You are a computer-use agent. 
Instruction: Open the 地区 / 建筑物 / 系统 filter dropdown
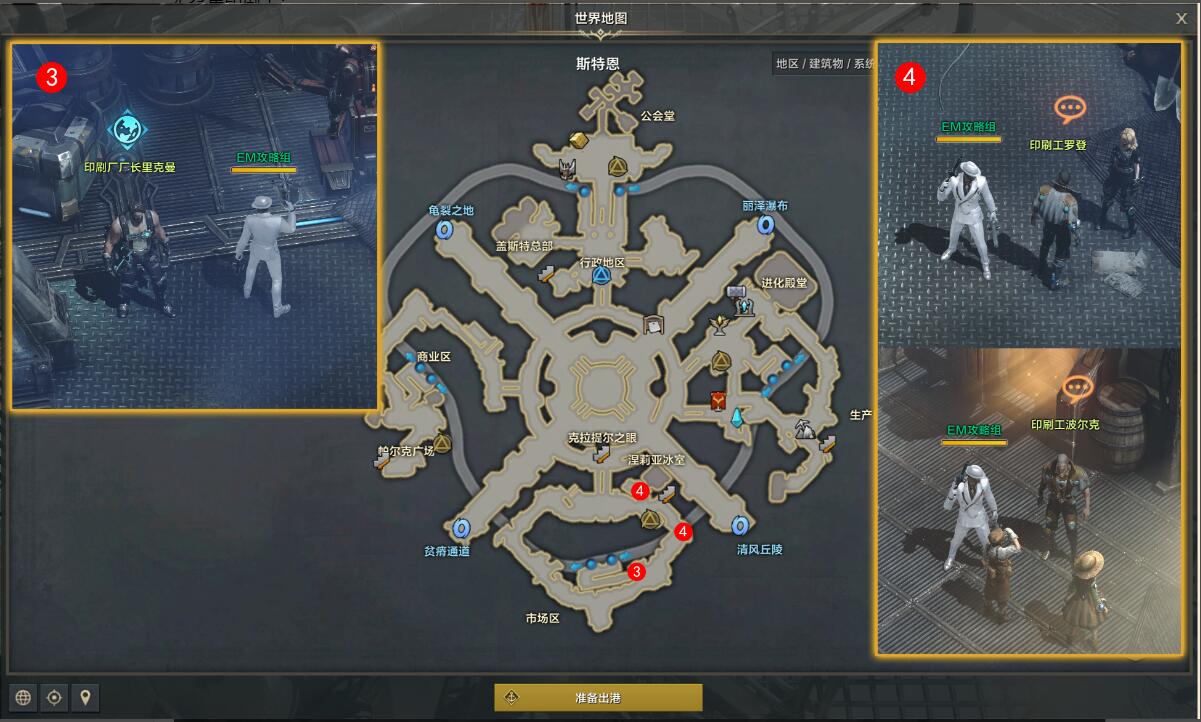click(824, 64)
